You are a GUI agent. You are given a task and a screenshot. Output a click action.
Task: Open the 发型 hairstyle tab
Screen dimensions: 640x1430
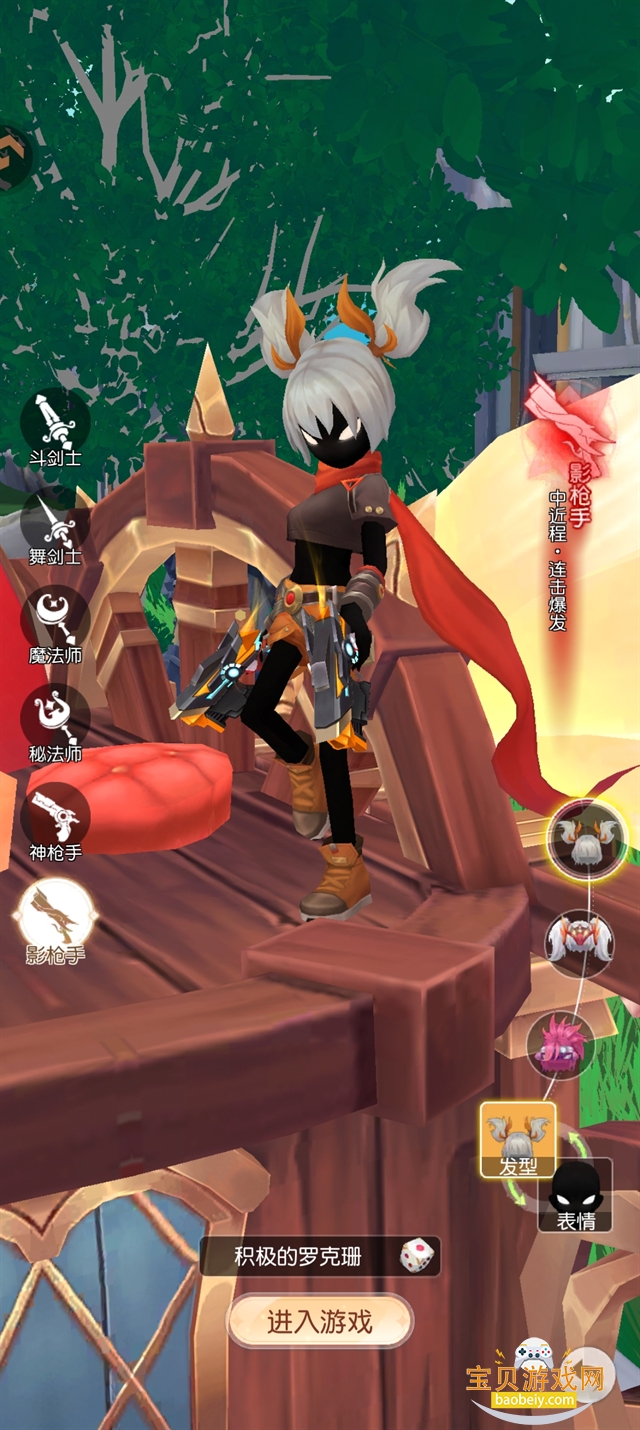517,1139
